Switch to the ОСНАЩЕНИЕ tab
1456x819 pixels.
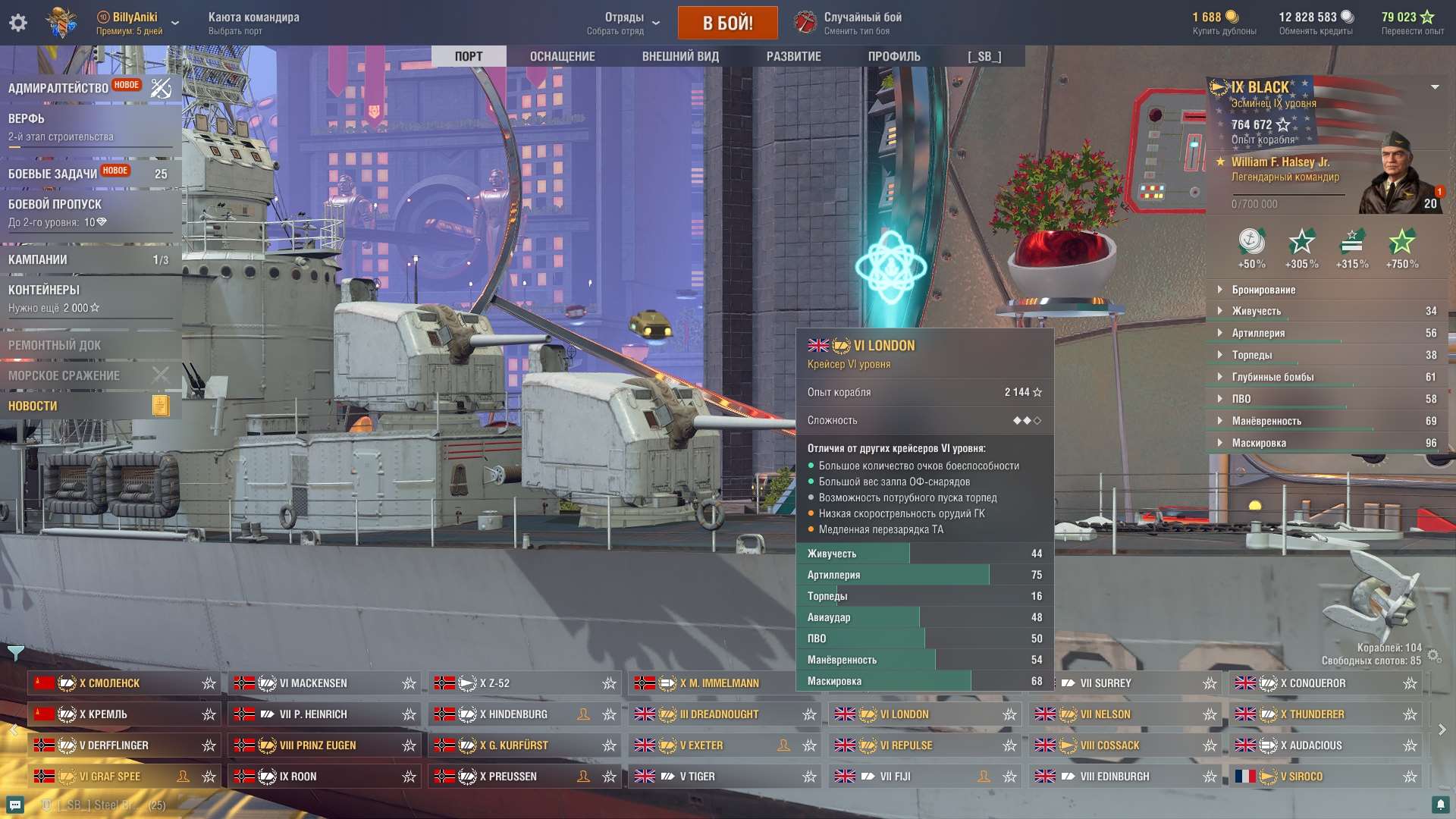point(563,55)
